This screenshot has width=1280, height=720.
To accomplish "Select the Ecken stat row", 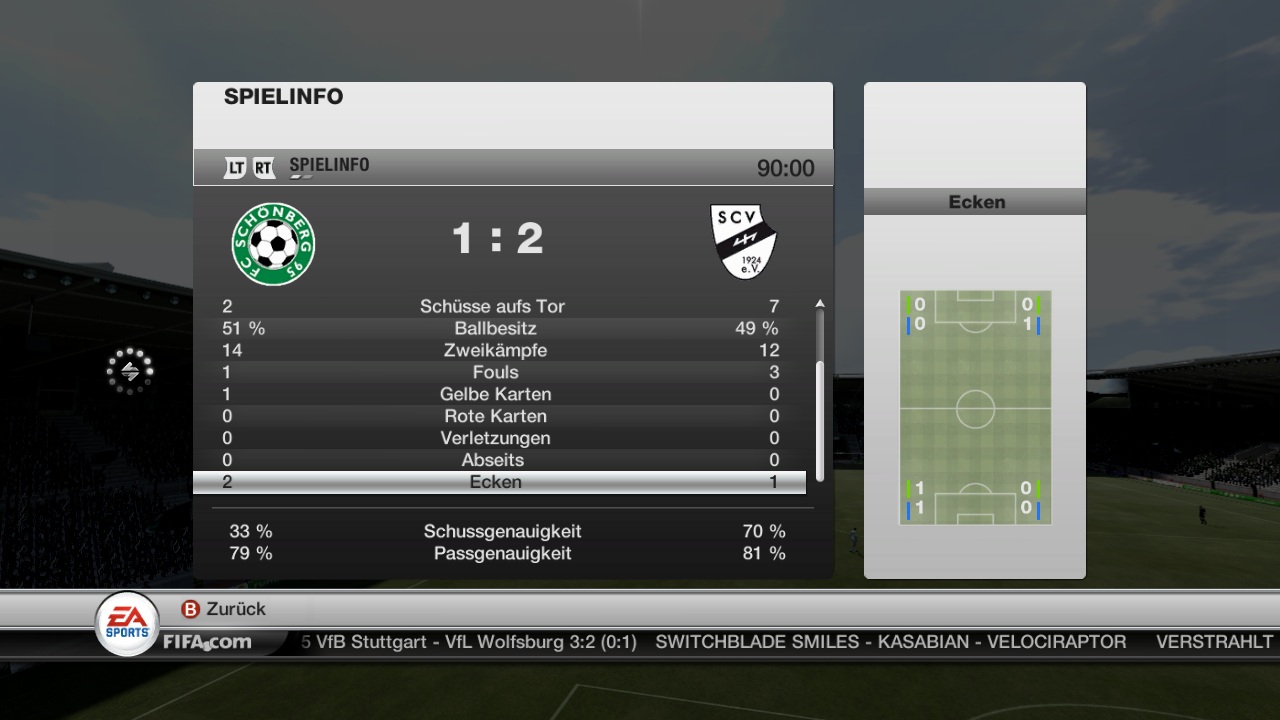I will click(x=497, y=482).
